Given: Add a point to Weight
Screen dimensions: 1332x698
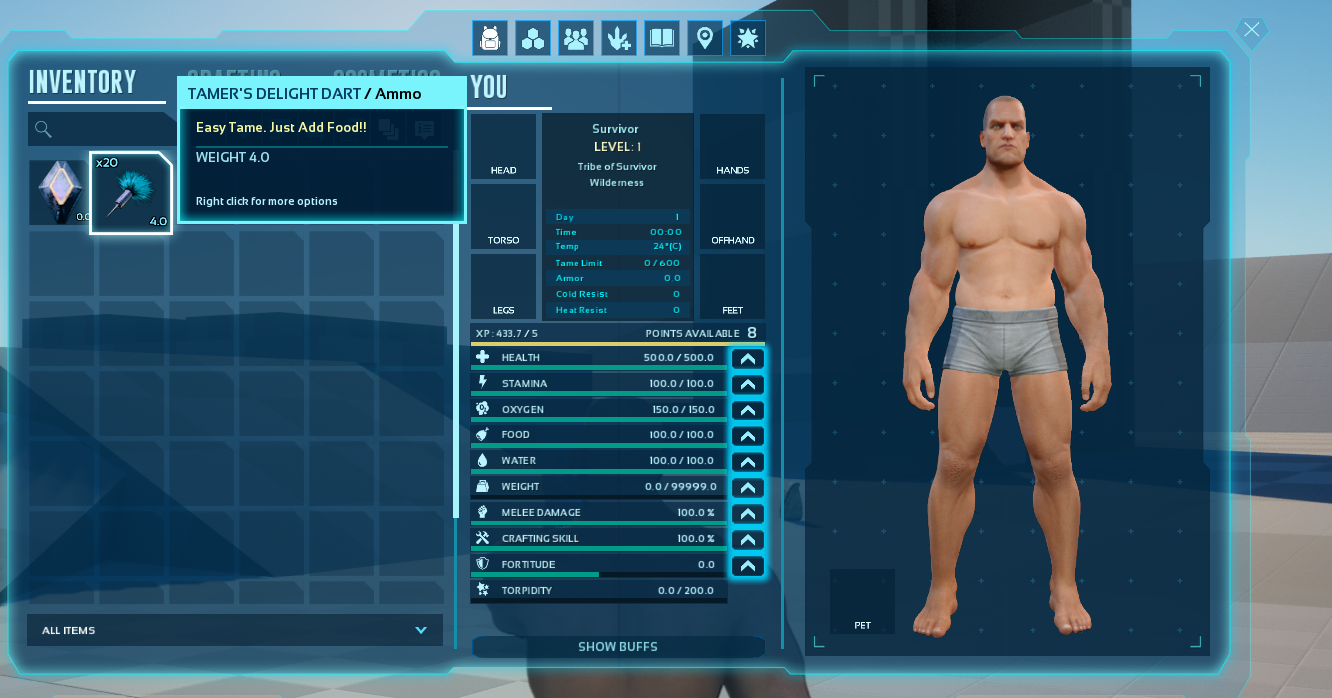Looking at the screenshot, I should 748,488.
